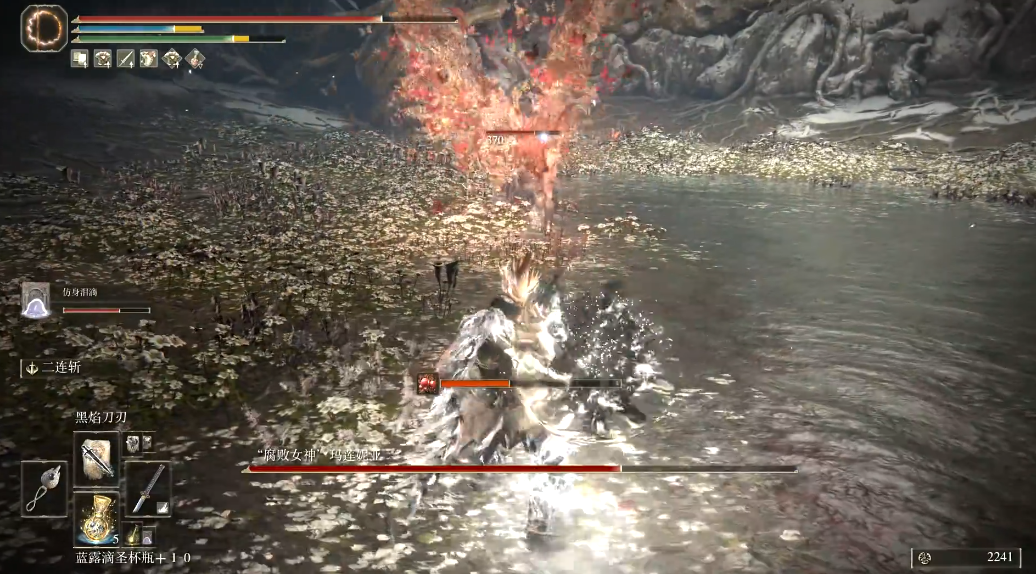Select the sacred seal left-hand slot
1036x574 pixels.
coord(44,489)
